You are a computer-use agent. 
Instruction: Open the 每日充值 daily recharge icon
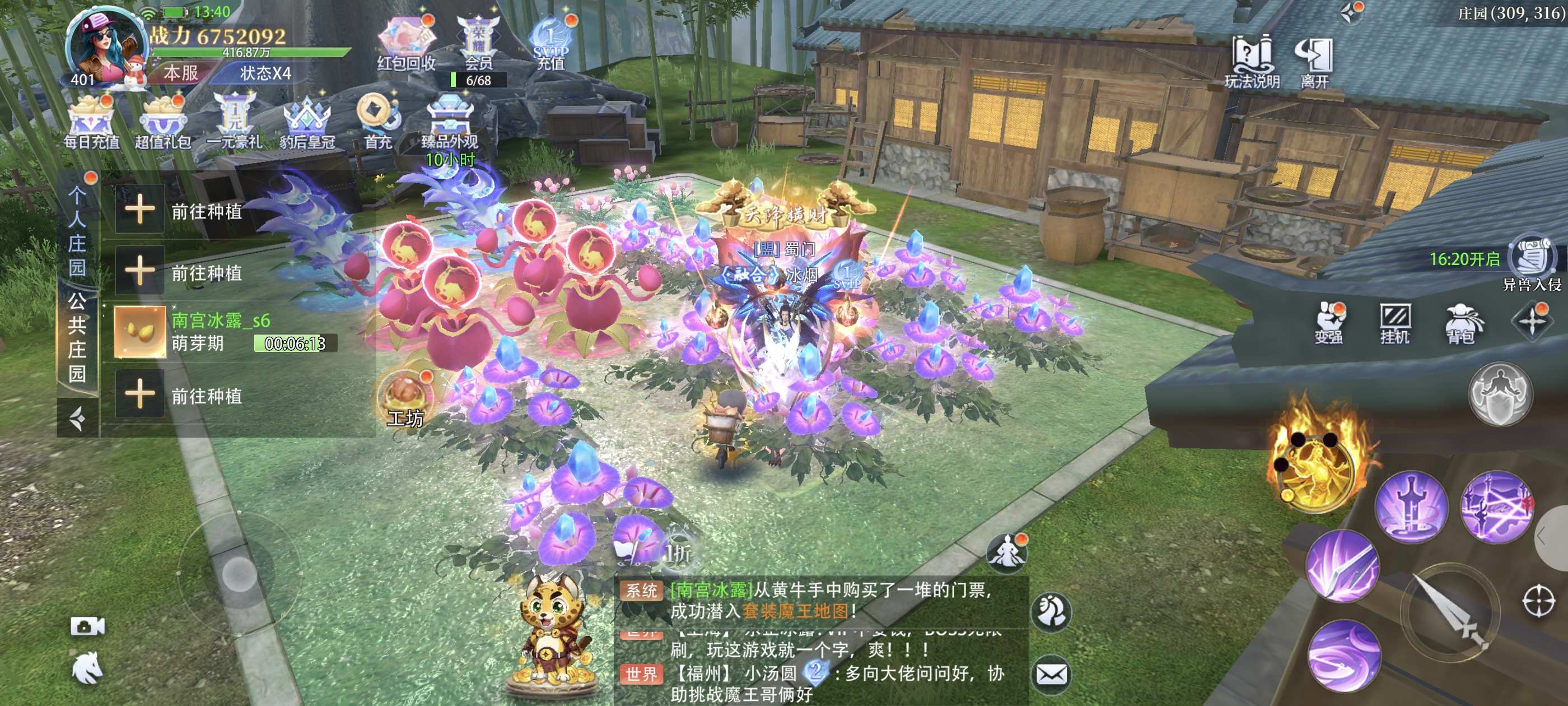(91, 122)
